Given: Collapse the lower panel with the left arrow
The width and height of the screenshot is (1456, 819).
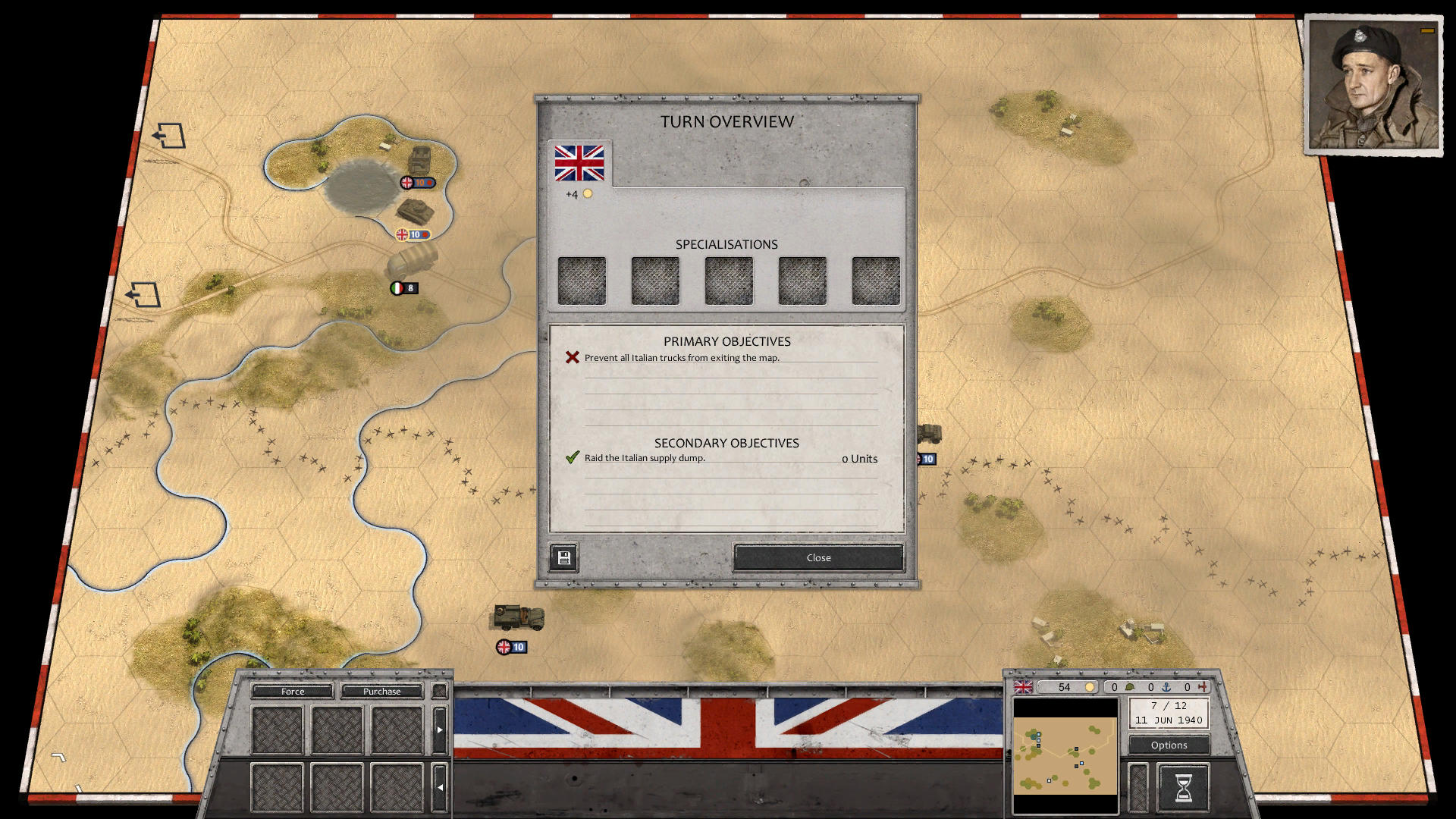Looking at the screenshot, I should pyautogui.click(x=441, y=787).
